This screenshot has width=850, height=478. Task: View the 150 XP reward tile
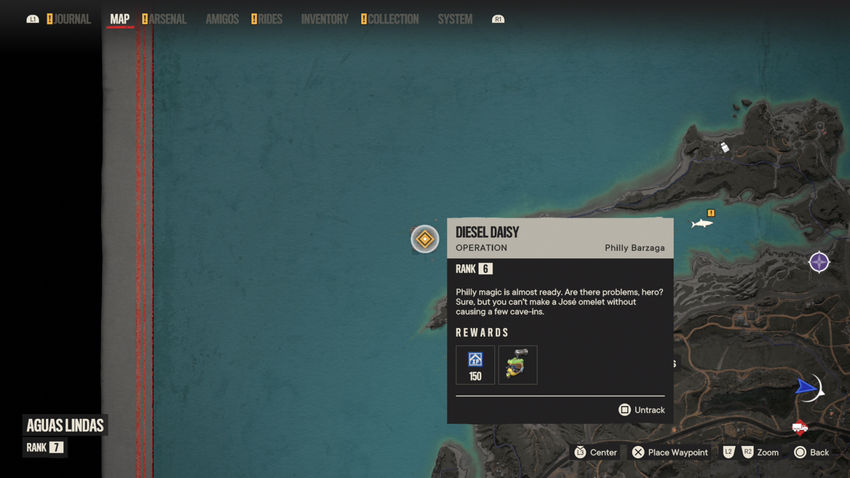tap(475, 365)
